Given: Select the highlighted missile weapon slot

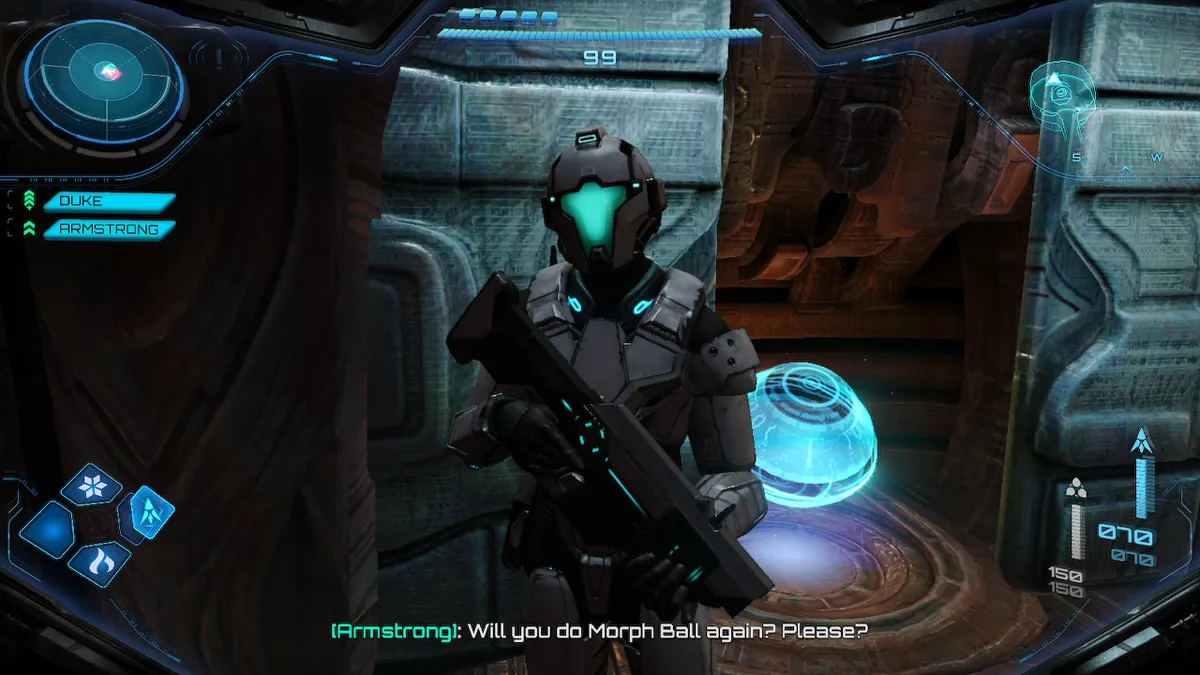Looking at the screenshot, I should coord(147,513).
